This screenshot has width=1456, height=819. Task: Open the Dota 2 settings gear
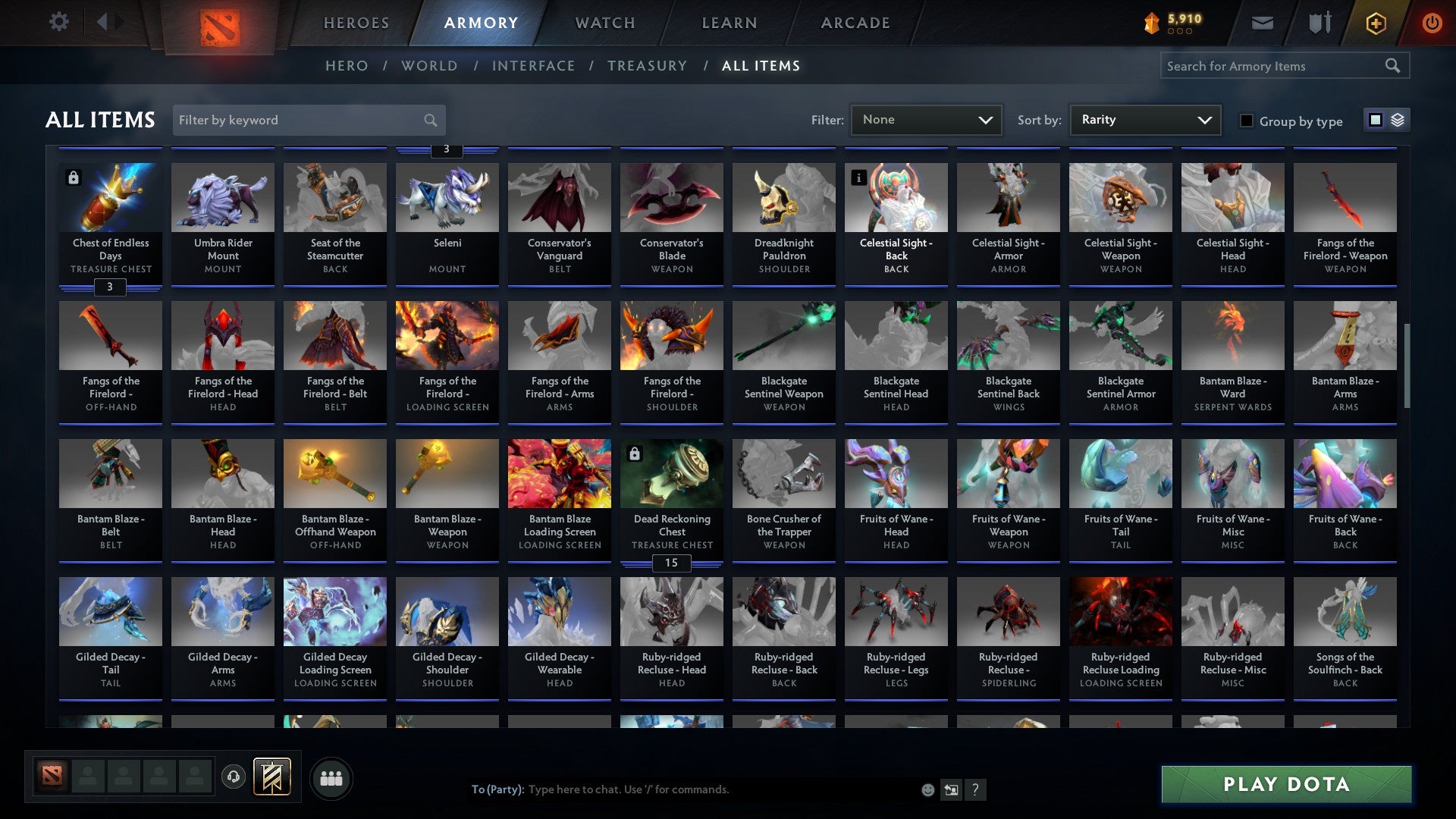tap(59, 22)
